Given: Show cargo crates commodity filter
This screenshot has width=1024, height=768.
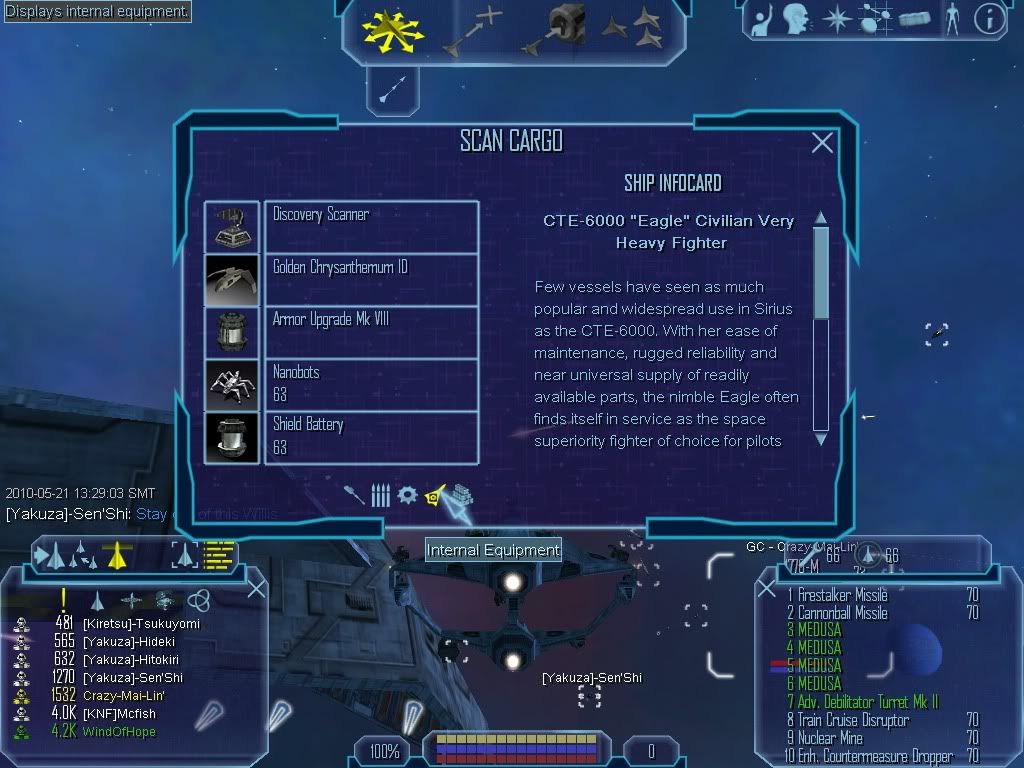Looking at the screenshot, I should (x=461, y=495).
